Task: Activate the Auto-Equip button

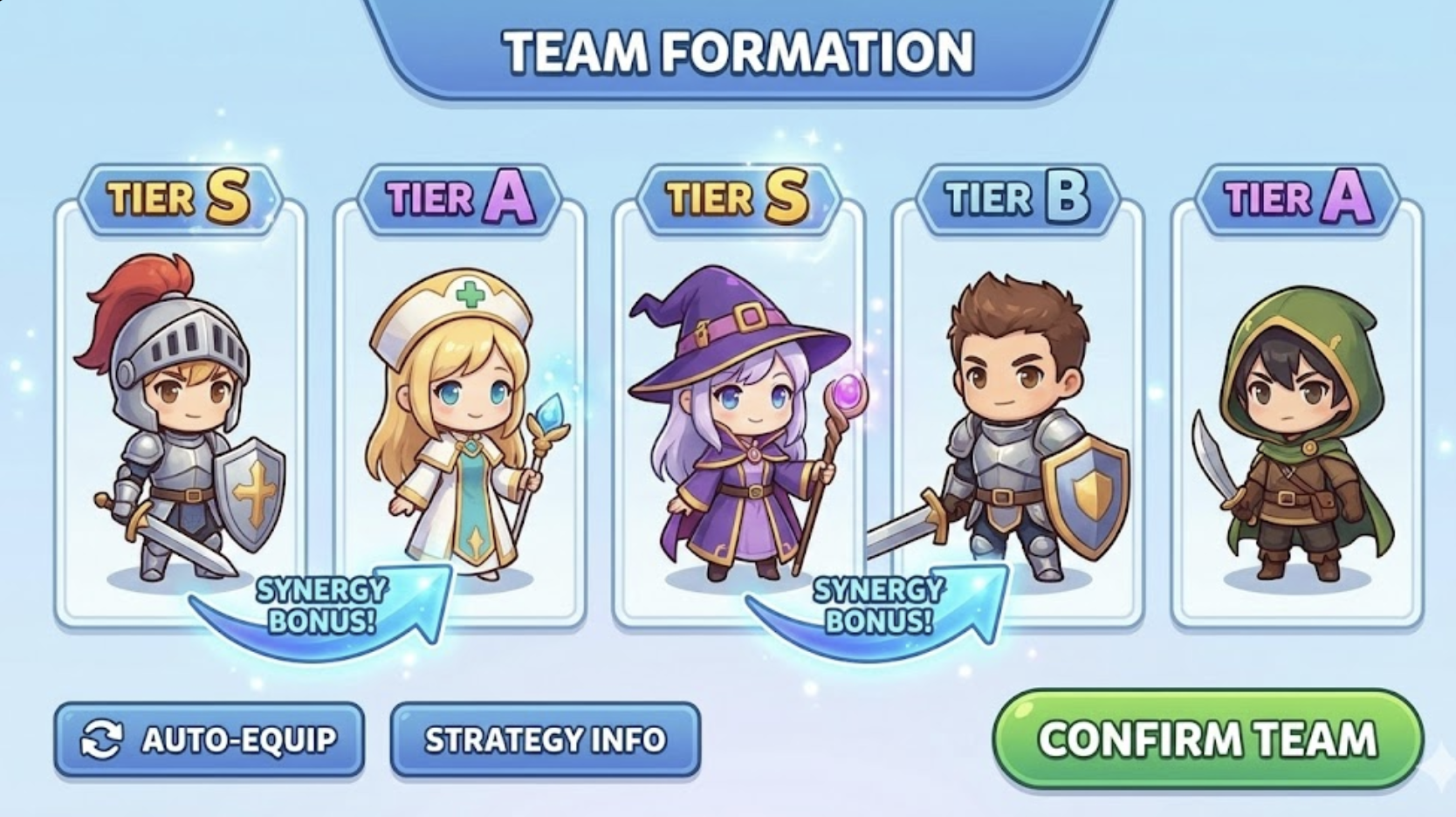Action: coord(209,739)
